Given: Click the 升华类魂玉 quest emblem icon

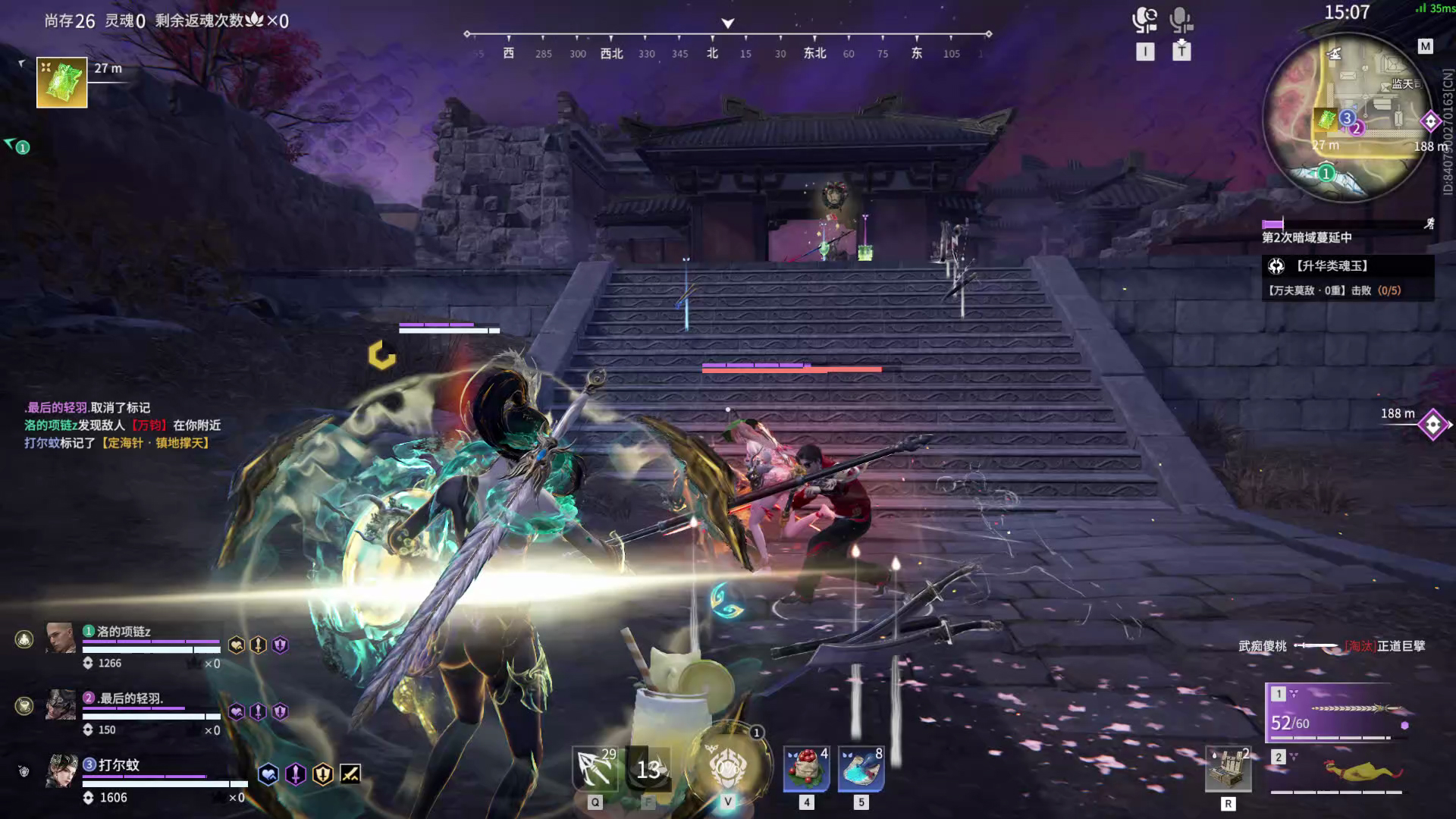Looking at the screenshot, I should coord(1275,265).
